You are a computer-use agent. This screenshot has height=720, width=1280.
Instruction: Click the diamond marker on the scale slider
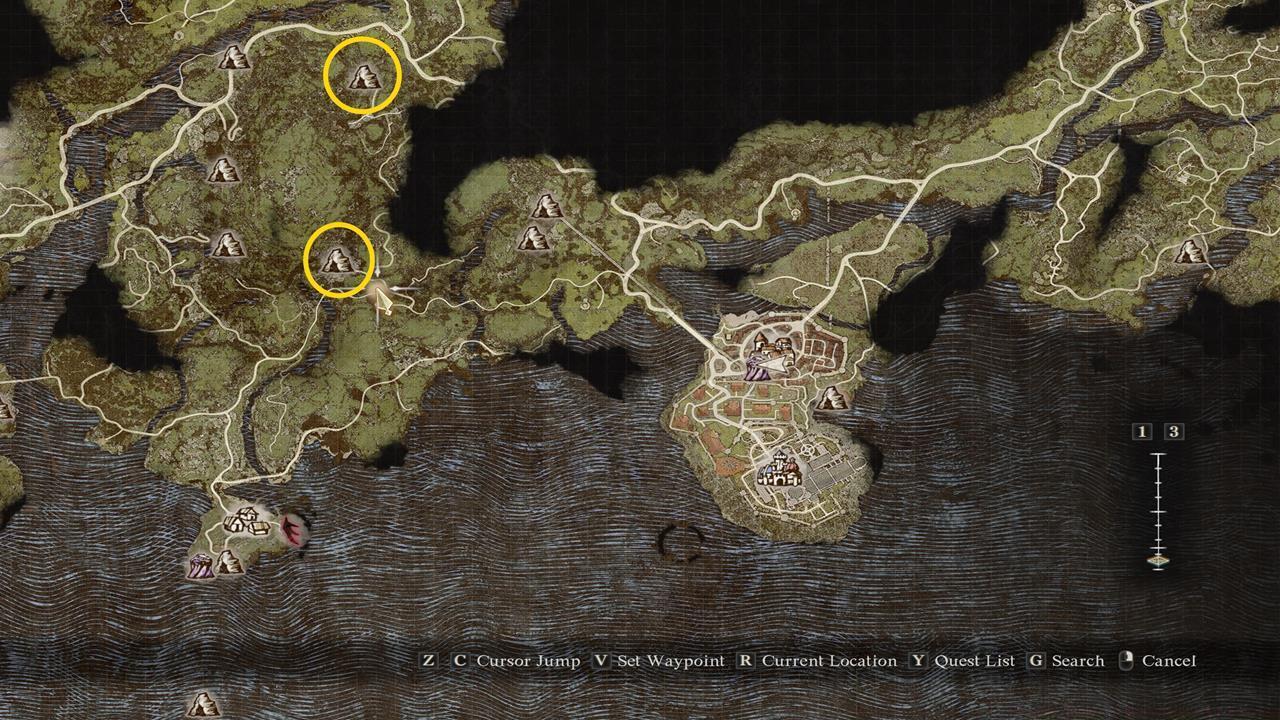1158,560
